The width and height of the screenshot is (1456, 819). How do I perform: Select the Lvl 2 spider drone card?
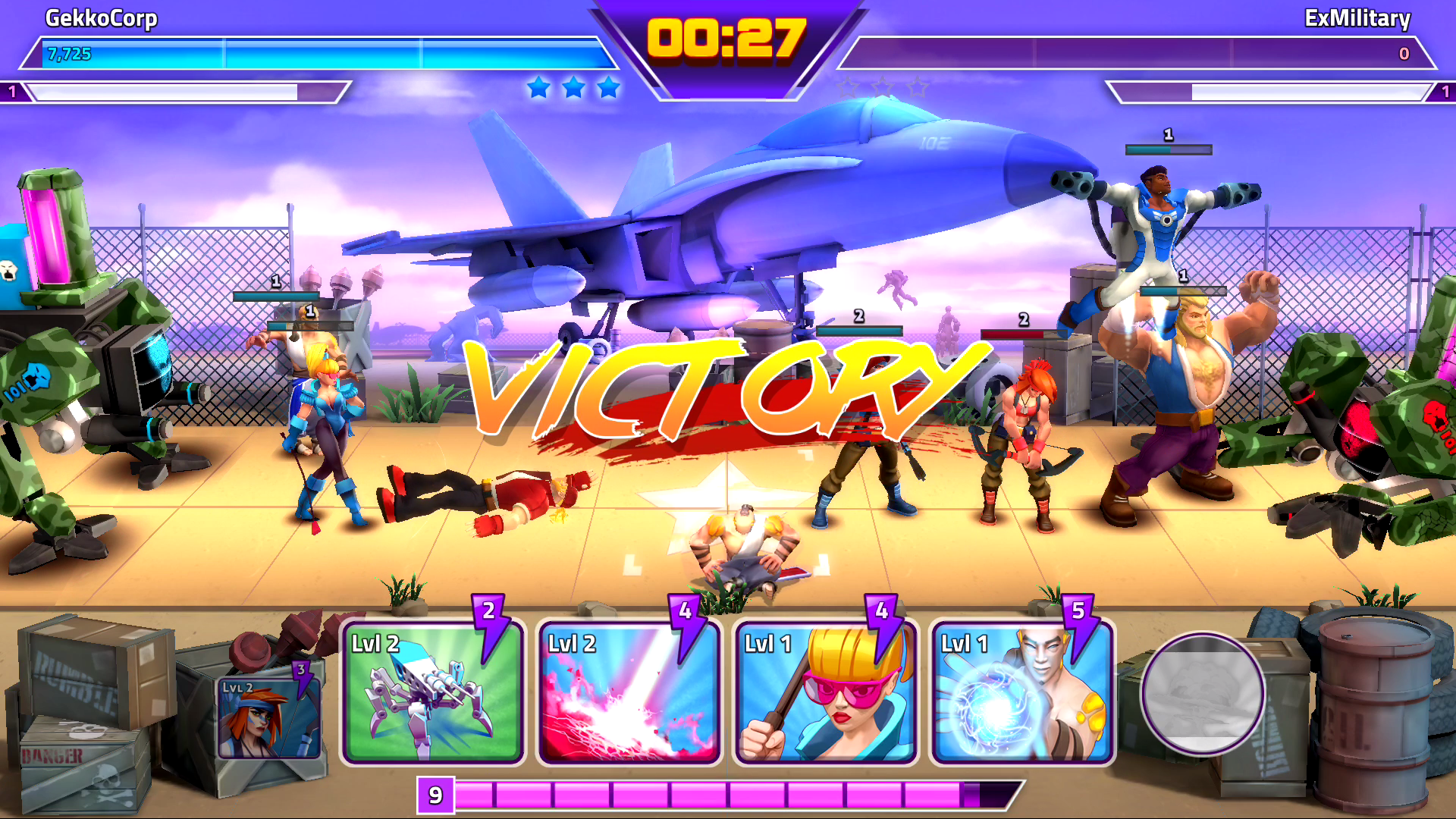pyautogui.click(x=432, y=692)
